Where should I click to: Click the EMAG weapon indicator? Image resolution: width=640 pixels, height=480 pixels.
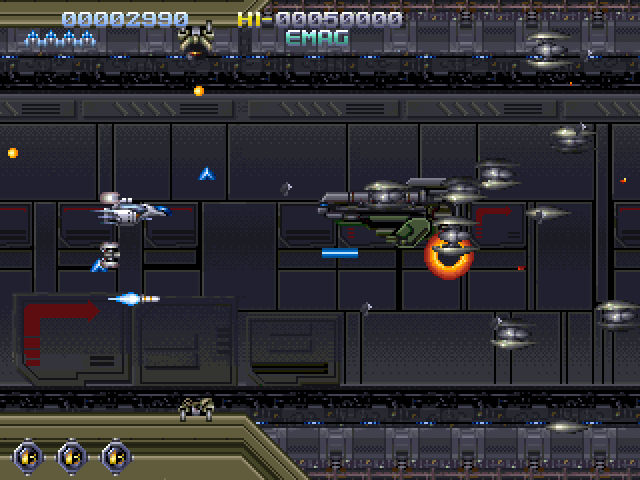(x=317, y=39)
